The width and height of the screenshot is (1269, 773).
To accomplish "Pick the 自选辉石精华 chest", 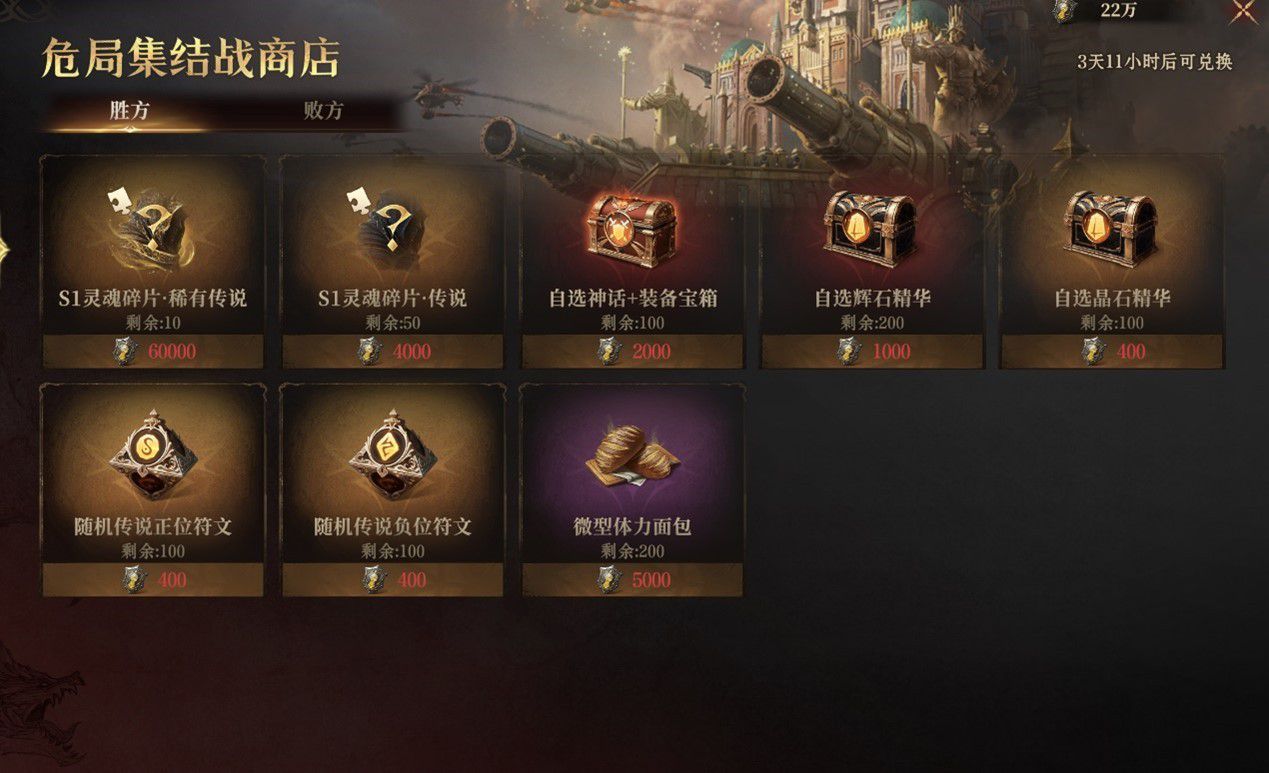I will pos(872,262).
